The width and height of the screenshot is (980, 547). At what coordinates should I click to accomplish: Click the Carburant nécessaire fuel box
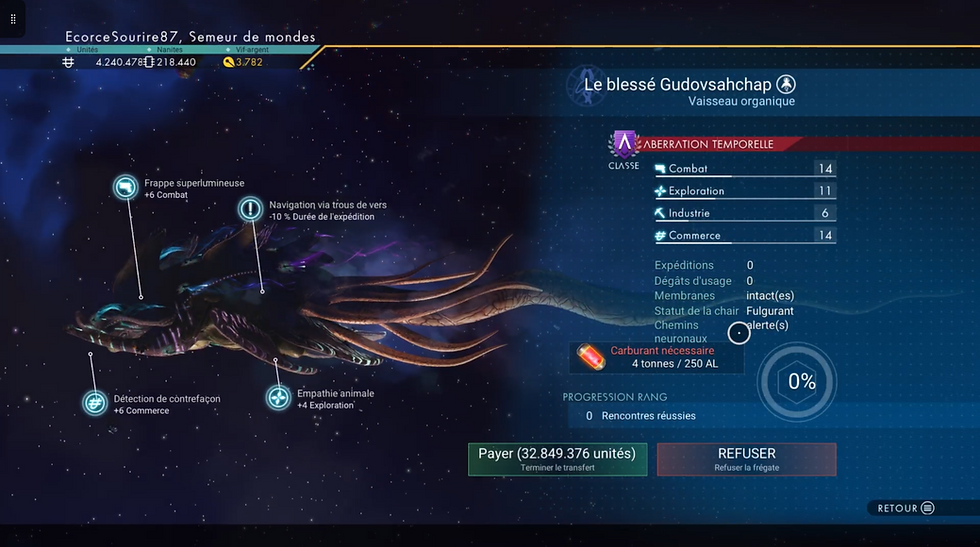coord(657,357)
